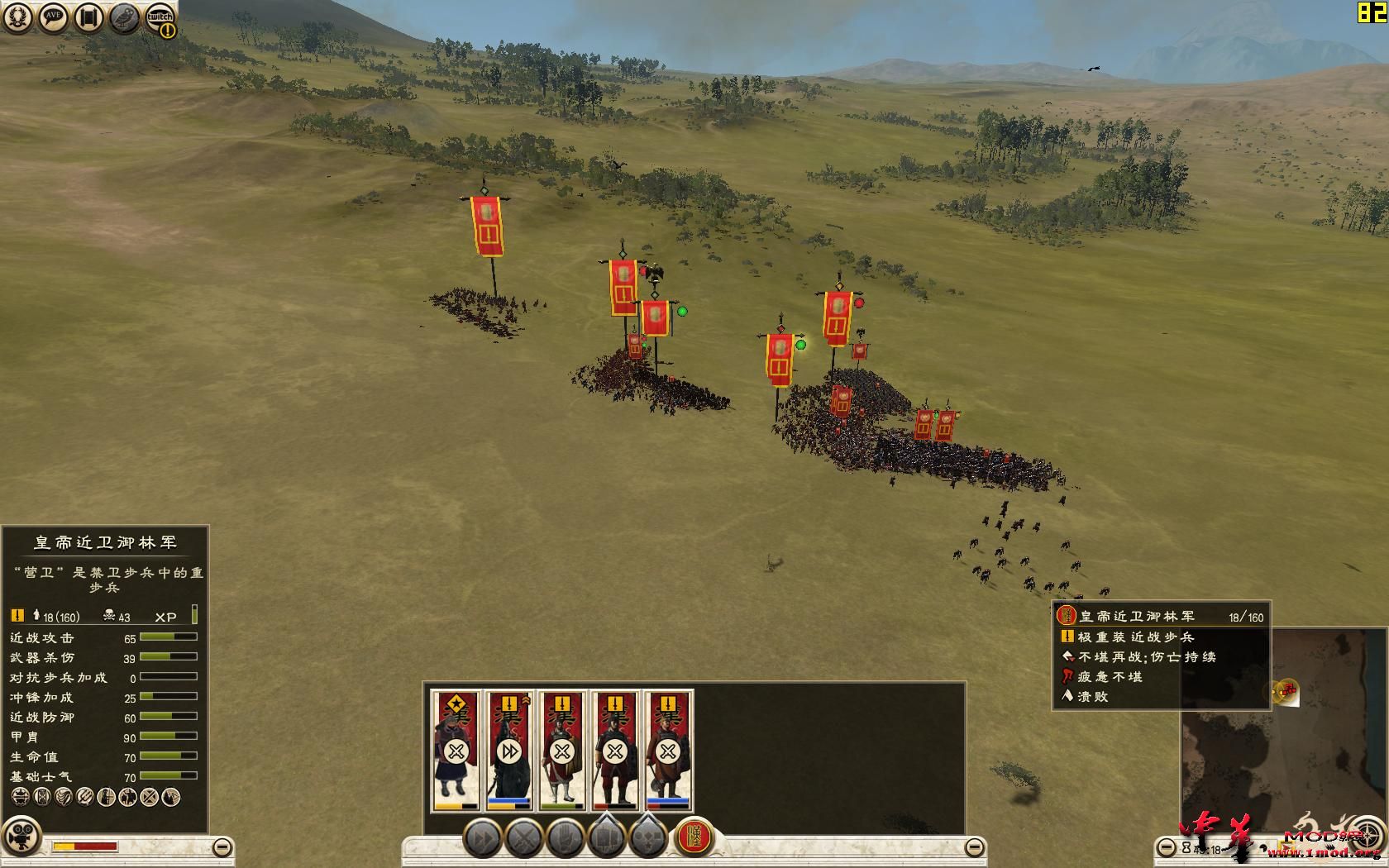Minimize the minimap panel

point(1165,847)
